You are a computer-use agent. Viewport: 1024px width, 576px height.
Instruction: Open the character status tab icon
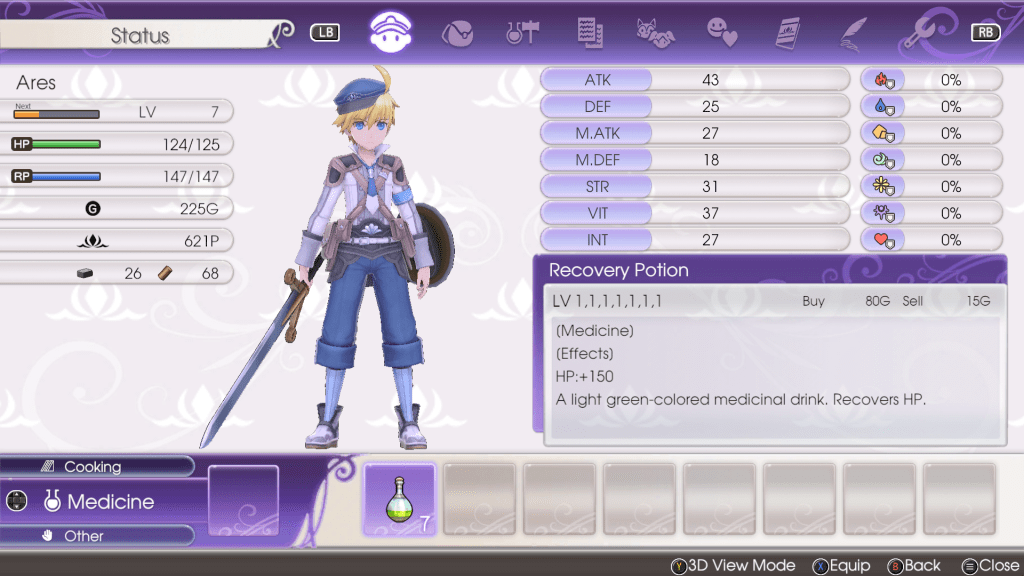(391, 32)
